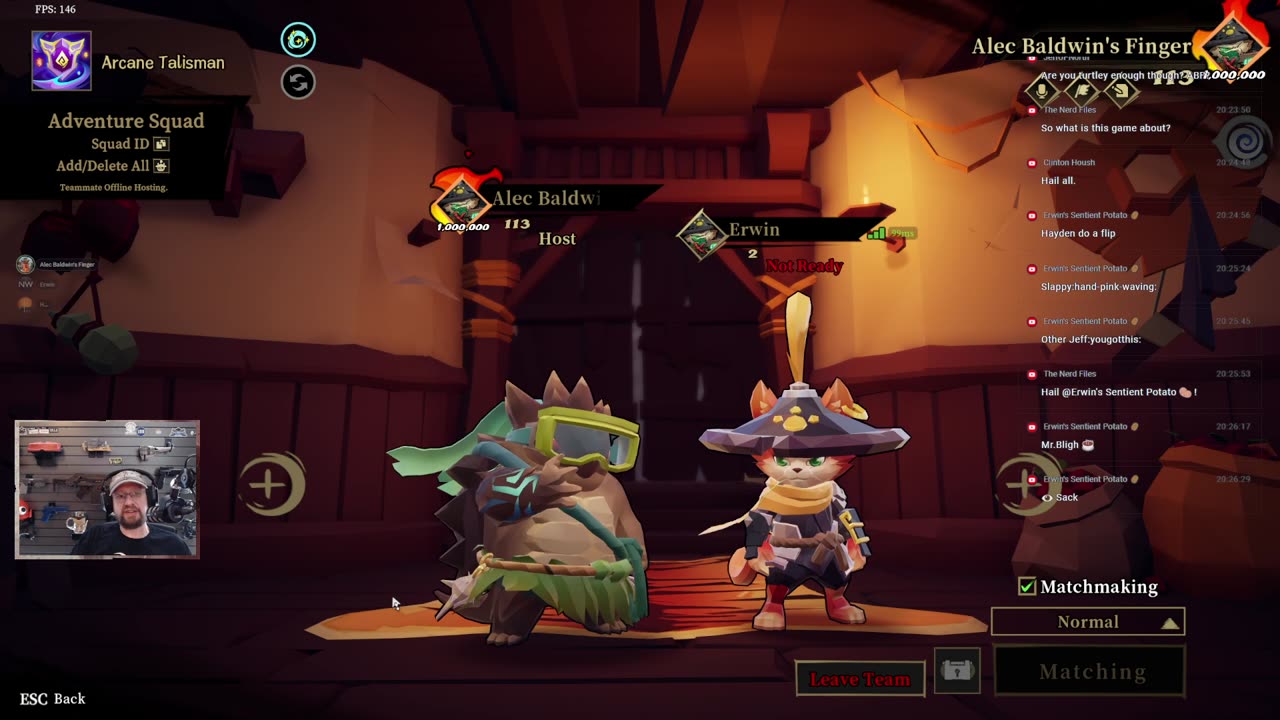Activate the glowing cyan swirl button
The image size is (1280, 720).
coord(298,40)
